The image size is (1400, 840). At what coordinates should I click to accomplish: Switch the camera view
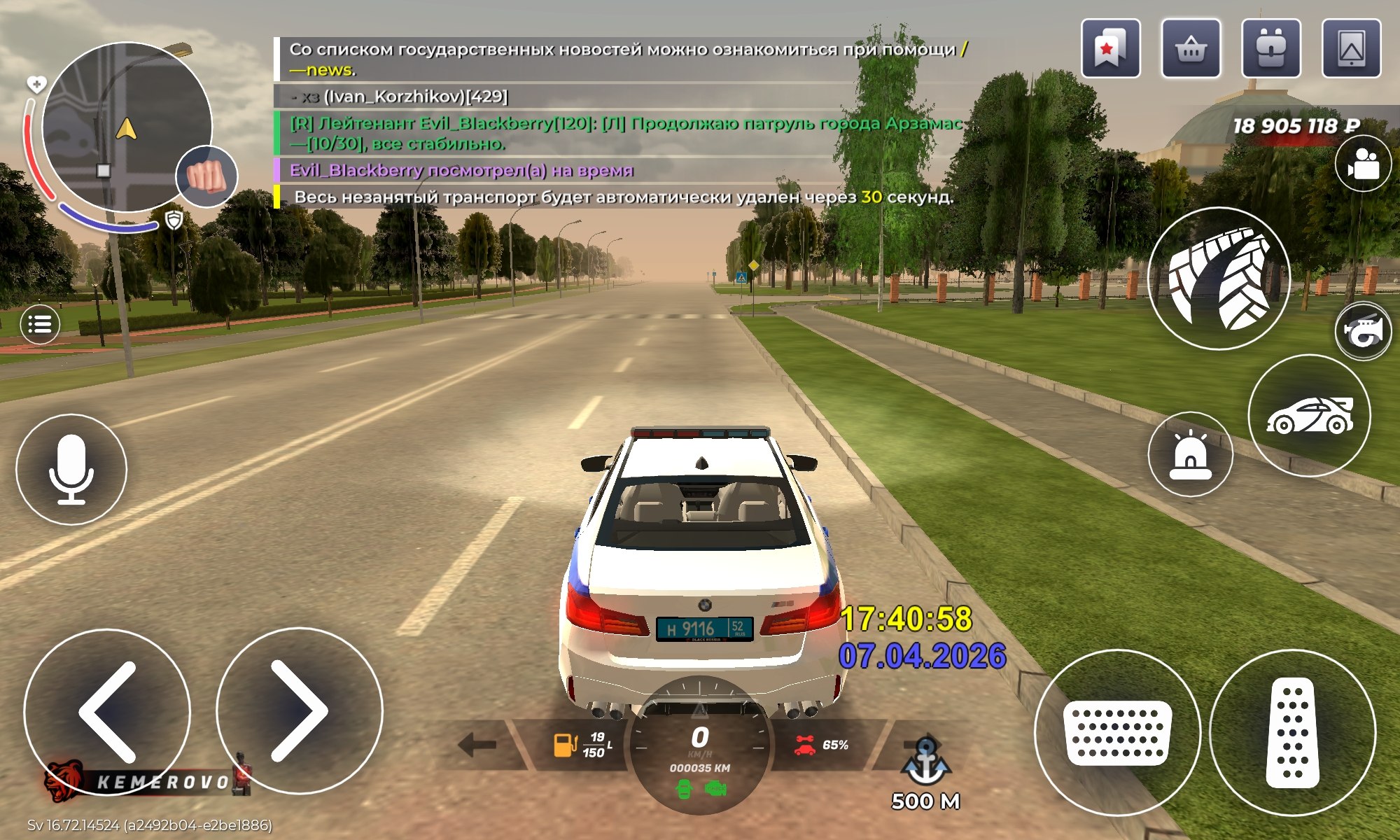coord(1362,164)
